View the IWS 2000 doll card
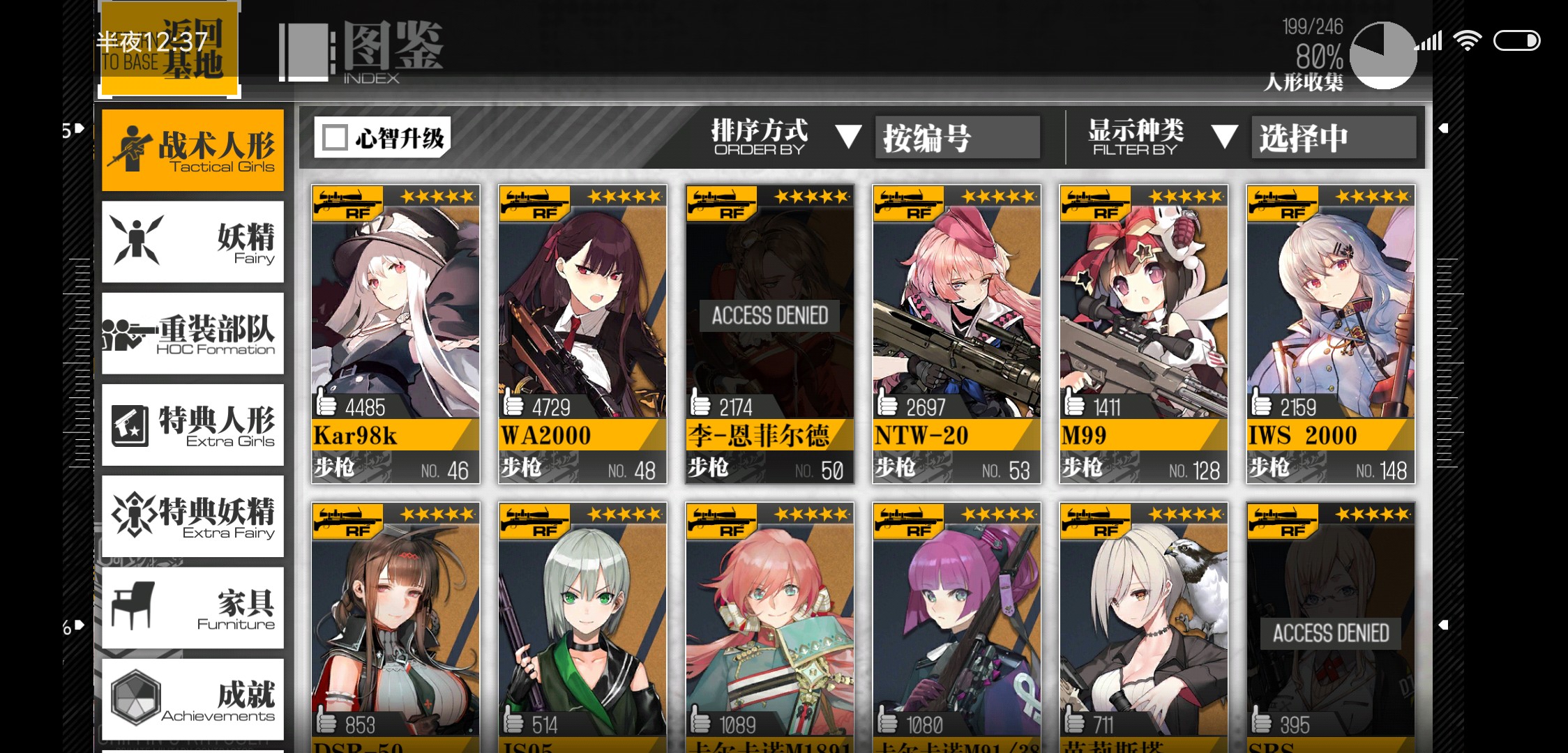Image resolution: width=1568 pixels, height=753 pixels. click(1330, 333)
